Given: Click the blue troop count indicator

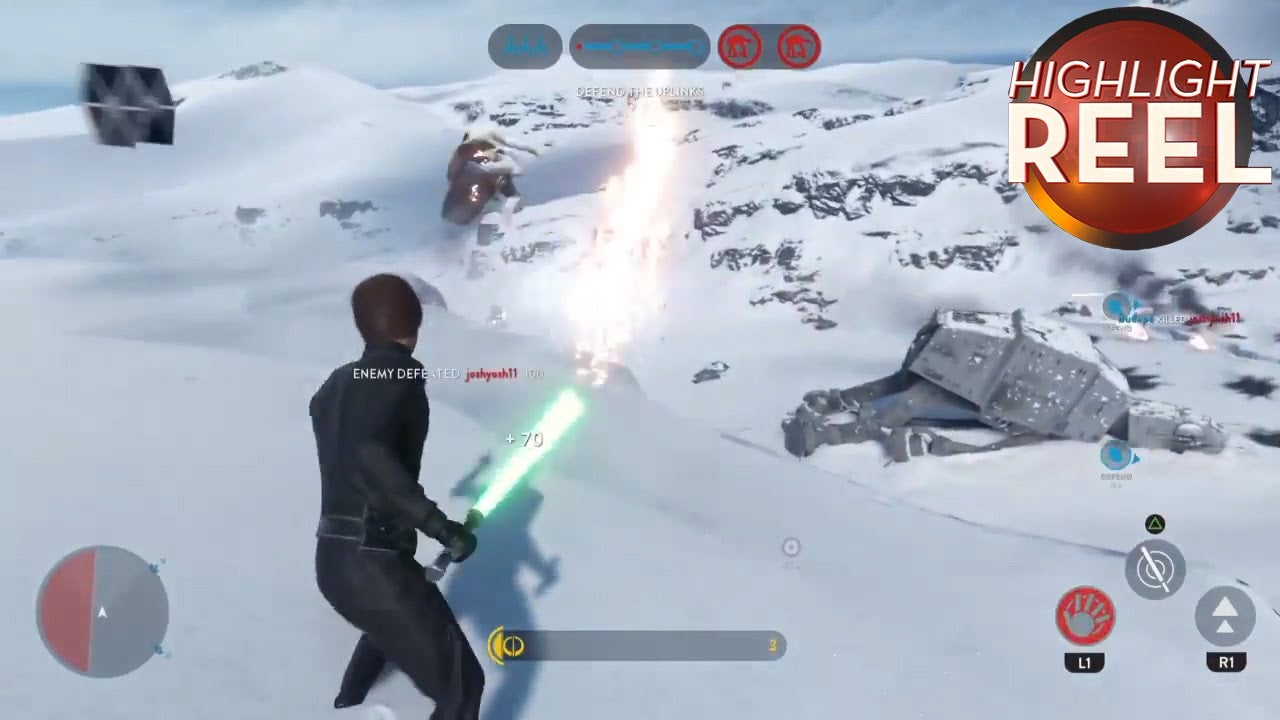Looking at the screenshot, I should point(525,47).
